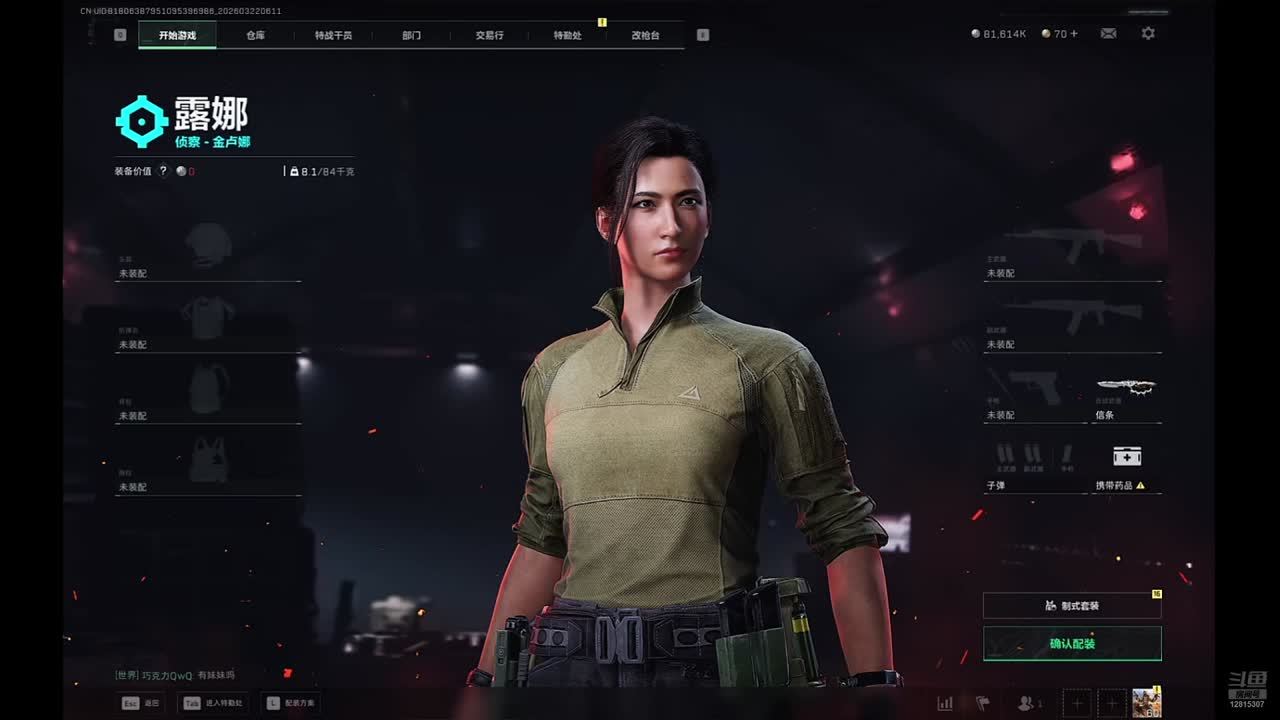Go to the 交易行 trading tab
Image resolution: width=1280 pixels, height=720 pixels.
(489, 35)
